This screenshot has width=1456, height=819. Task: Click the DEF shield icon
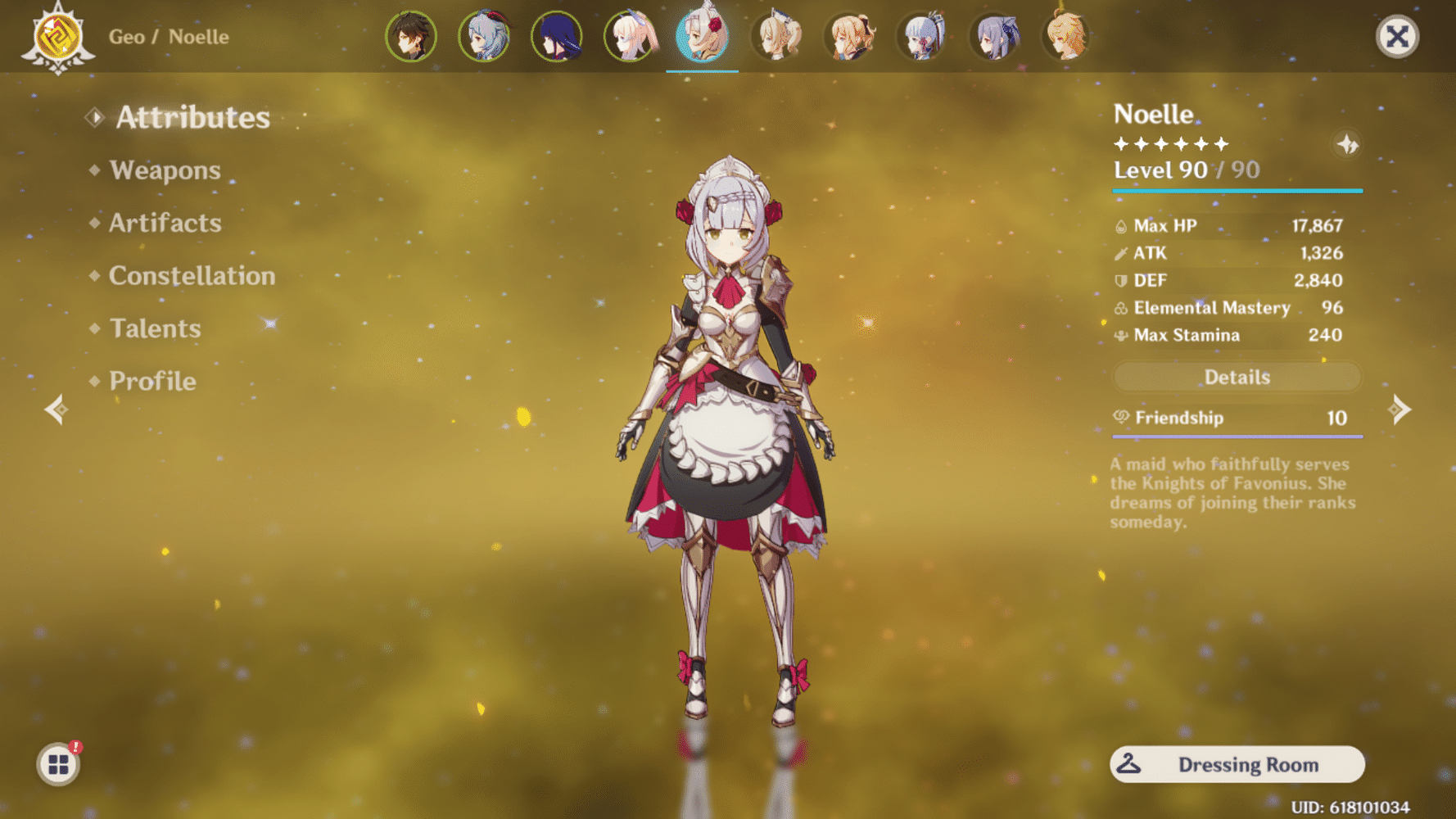pos(1120,280)
